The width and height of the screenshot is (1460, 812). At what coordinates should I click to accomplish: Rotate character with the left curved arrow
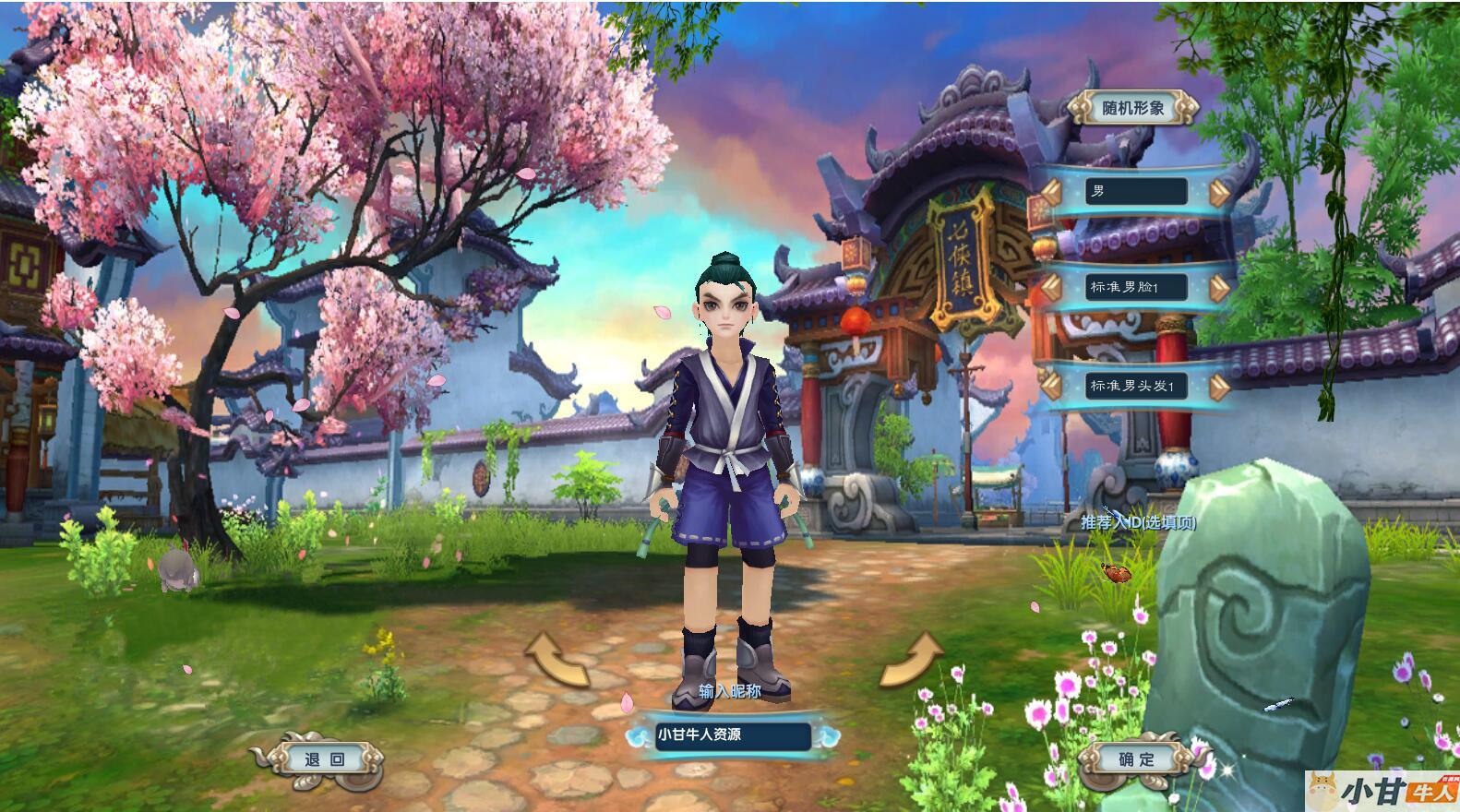pos(556,659)
